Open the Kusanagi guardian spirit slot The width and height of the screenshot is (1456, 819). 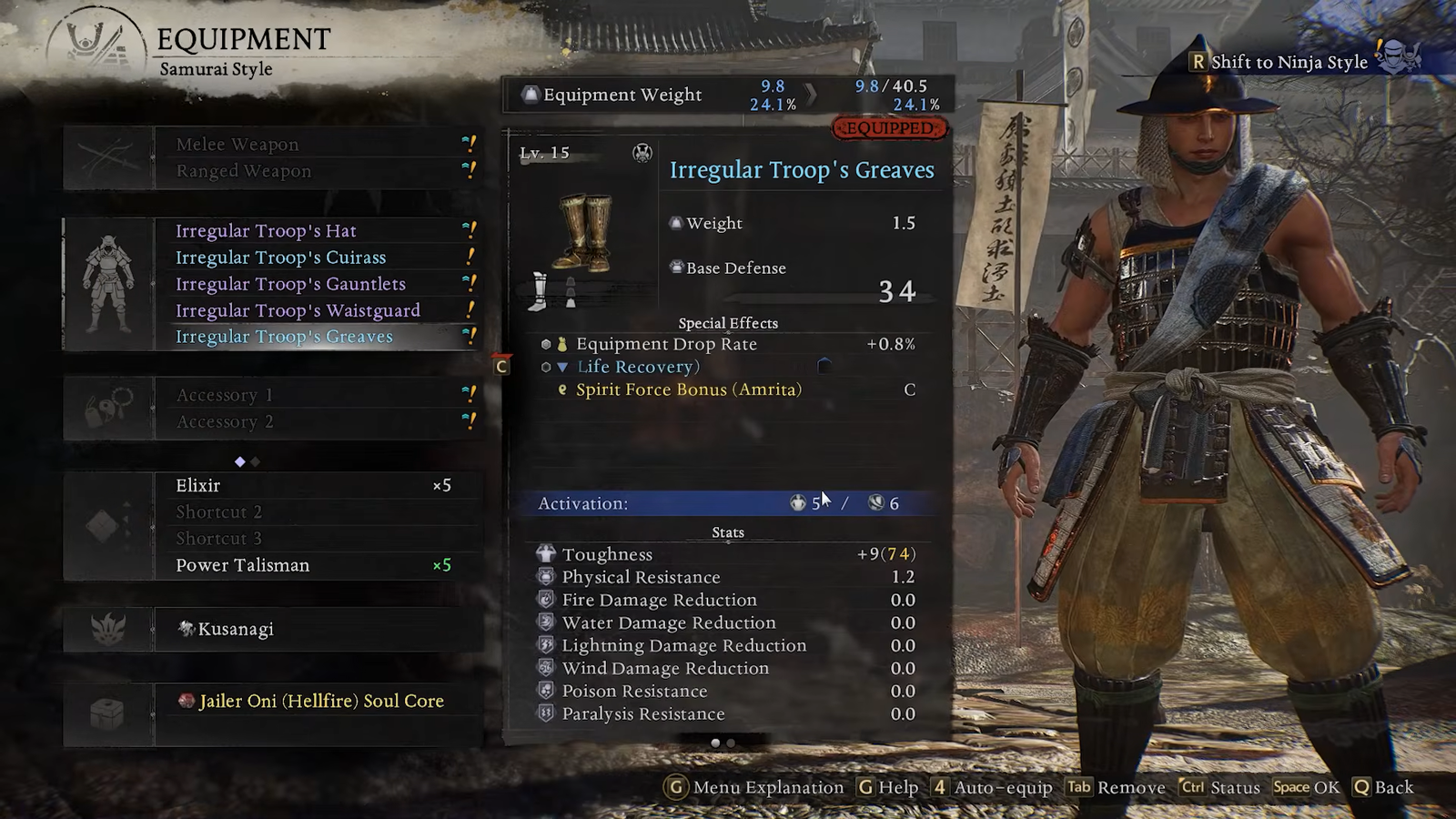click(236, 629)
